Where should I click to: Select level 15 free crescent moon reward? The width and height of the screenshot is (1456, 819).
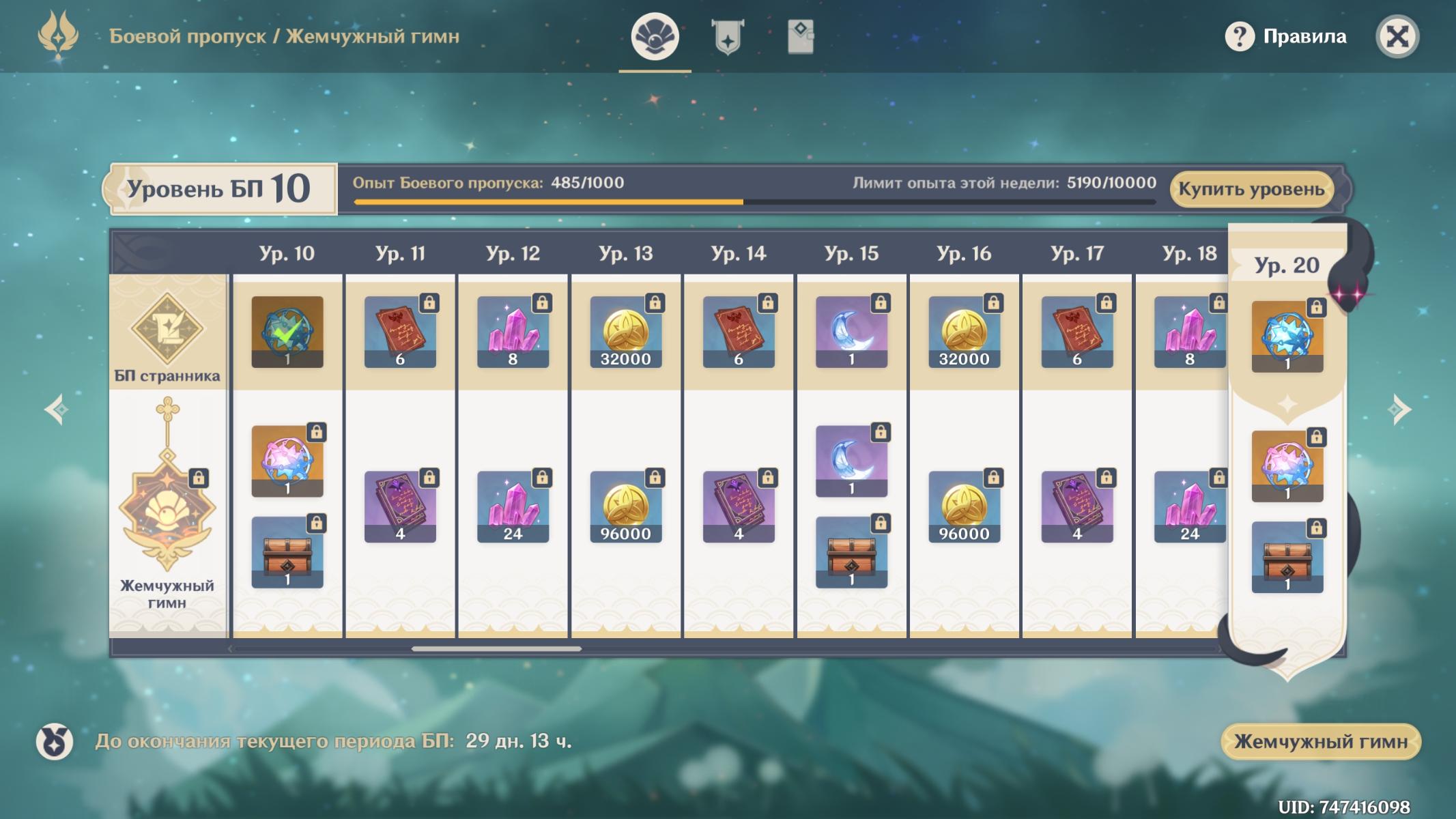click(x=851, y=332)
